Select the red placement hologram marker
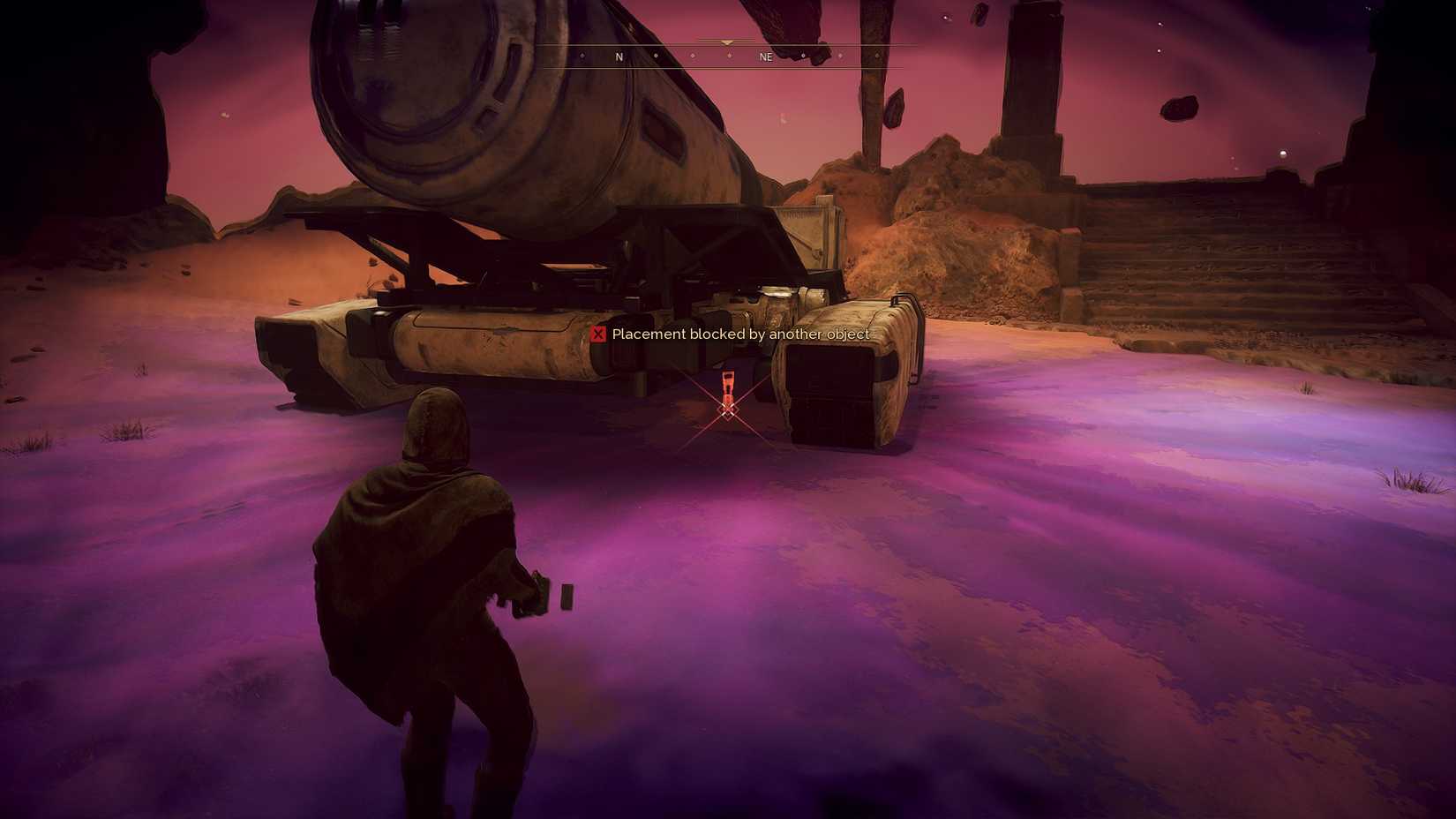 727,387
